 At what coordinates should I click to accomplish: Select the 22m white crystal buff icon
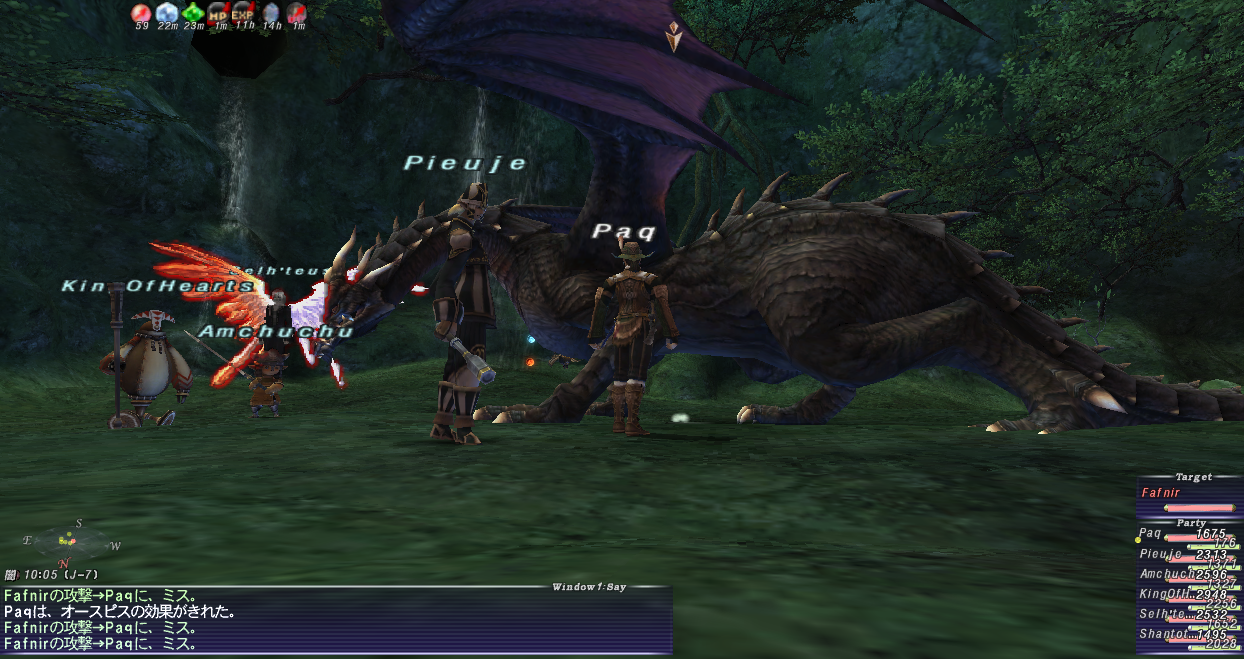point(167,13)
